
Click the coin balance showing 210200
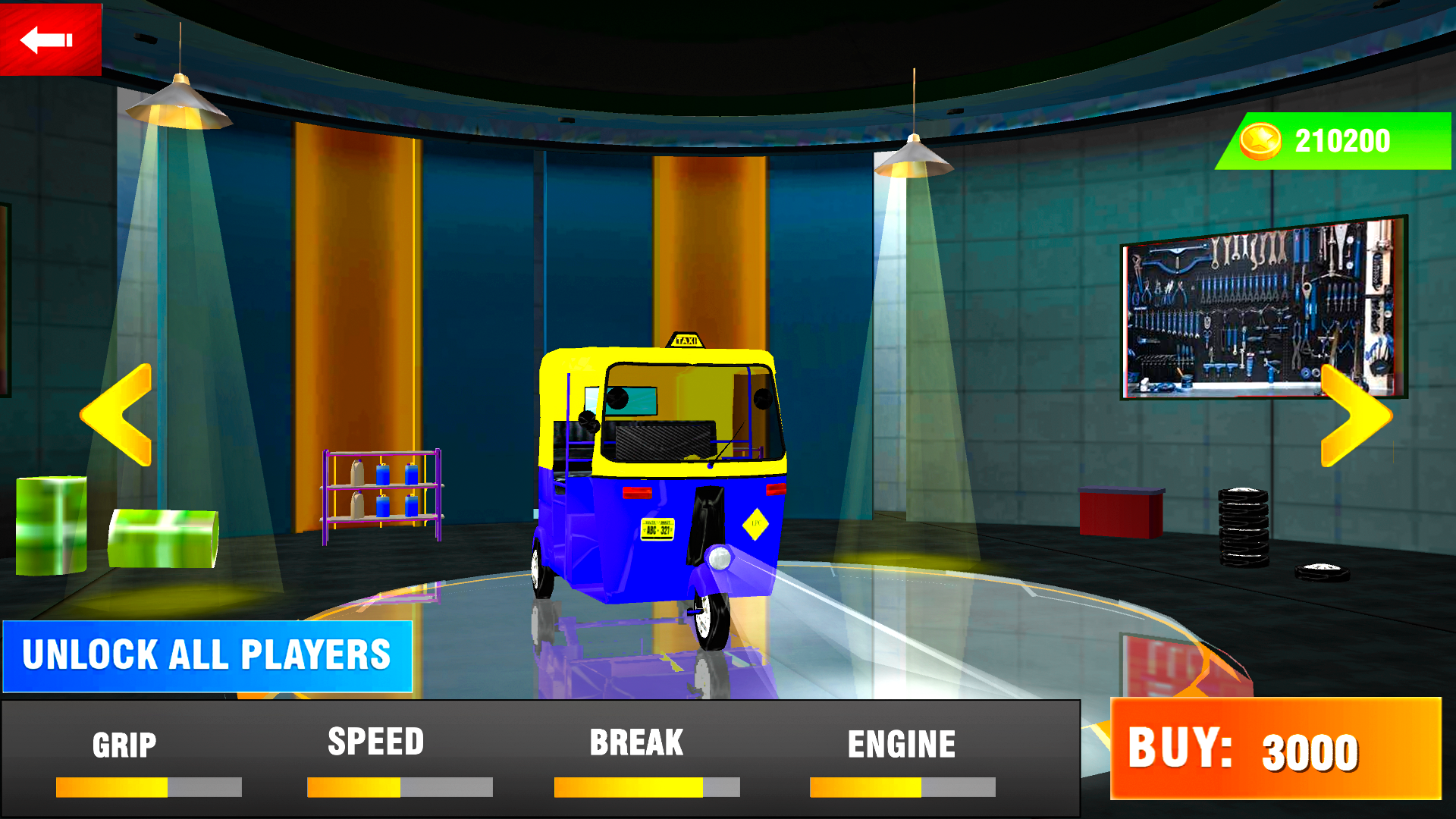click(x=1342, y=140)
